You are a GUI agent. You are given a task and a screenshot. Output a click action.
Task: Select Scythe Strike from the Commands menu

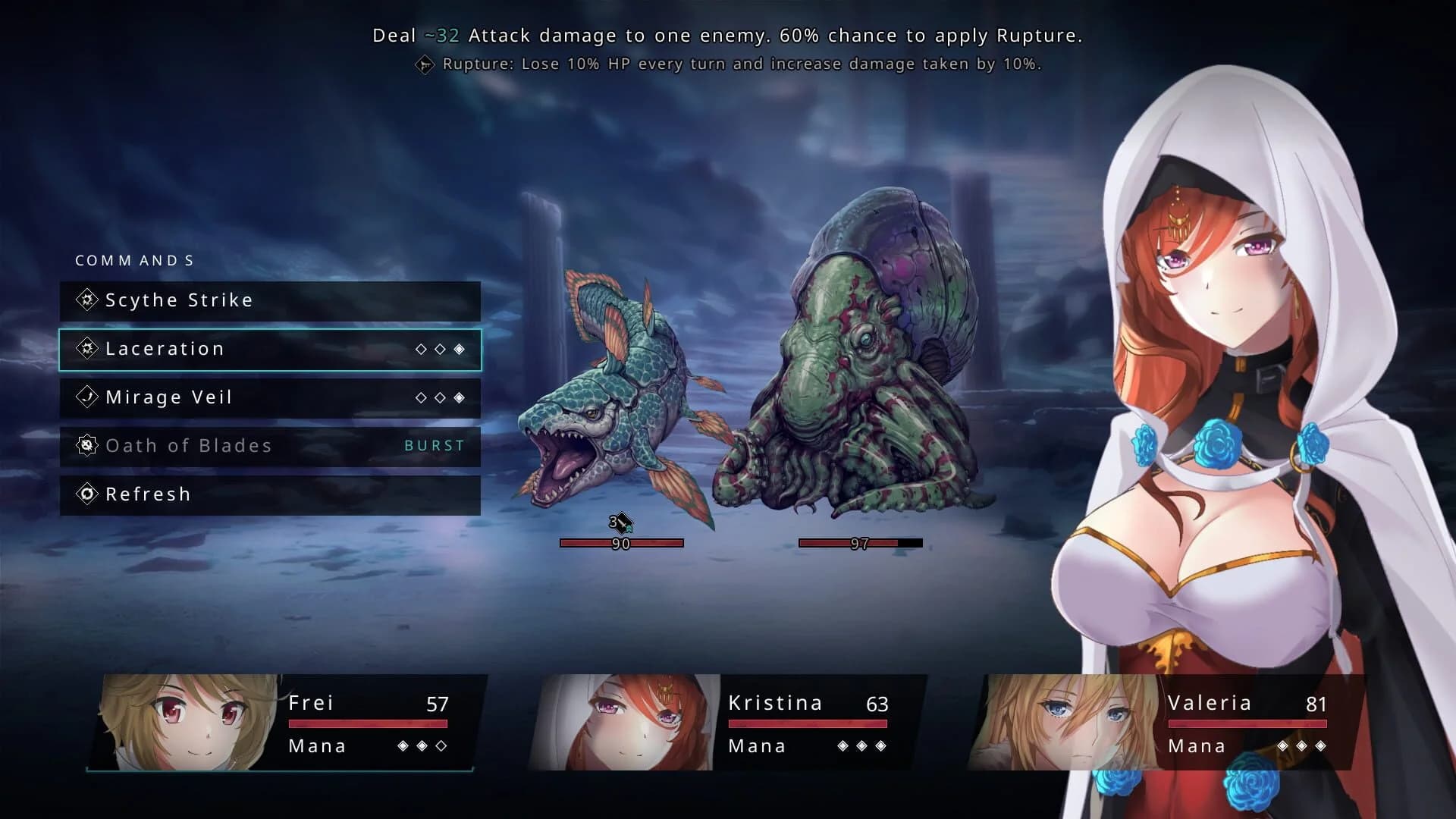tap(178, 300)
